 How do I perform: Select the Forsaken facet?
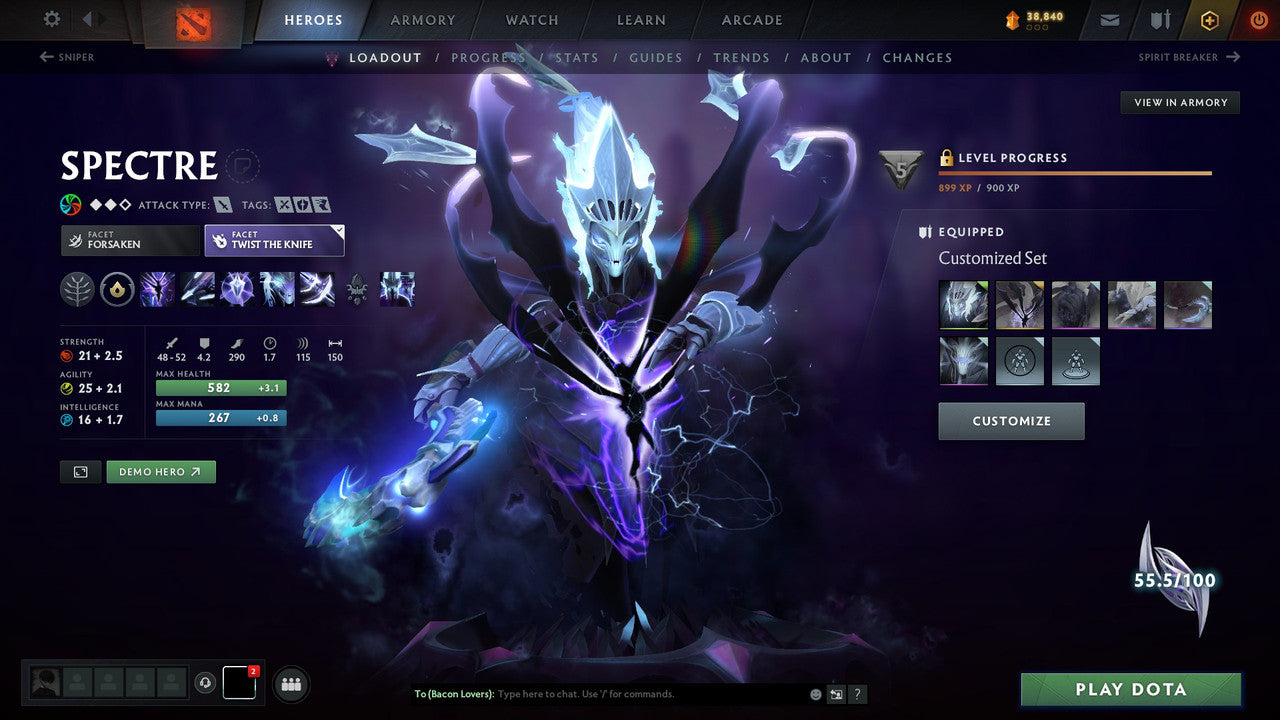point(129,240)
